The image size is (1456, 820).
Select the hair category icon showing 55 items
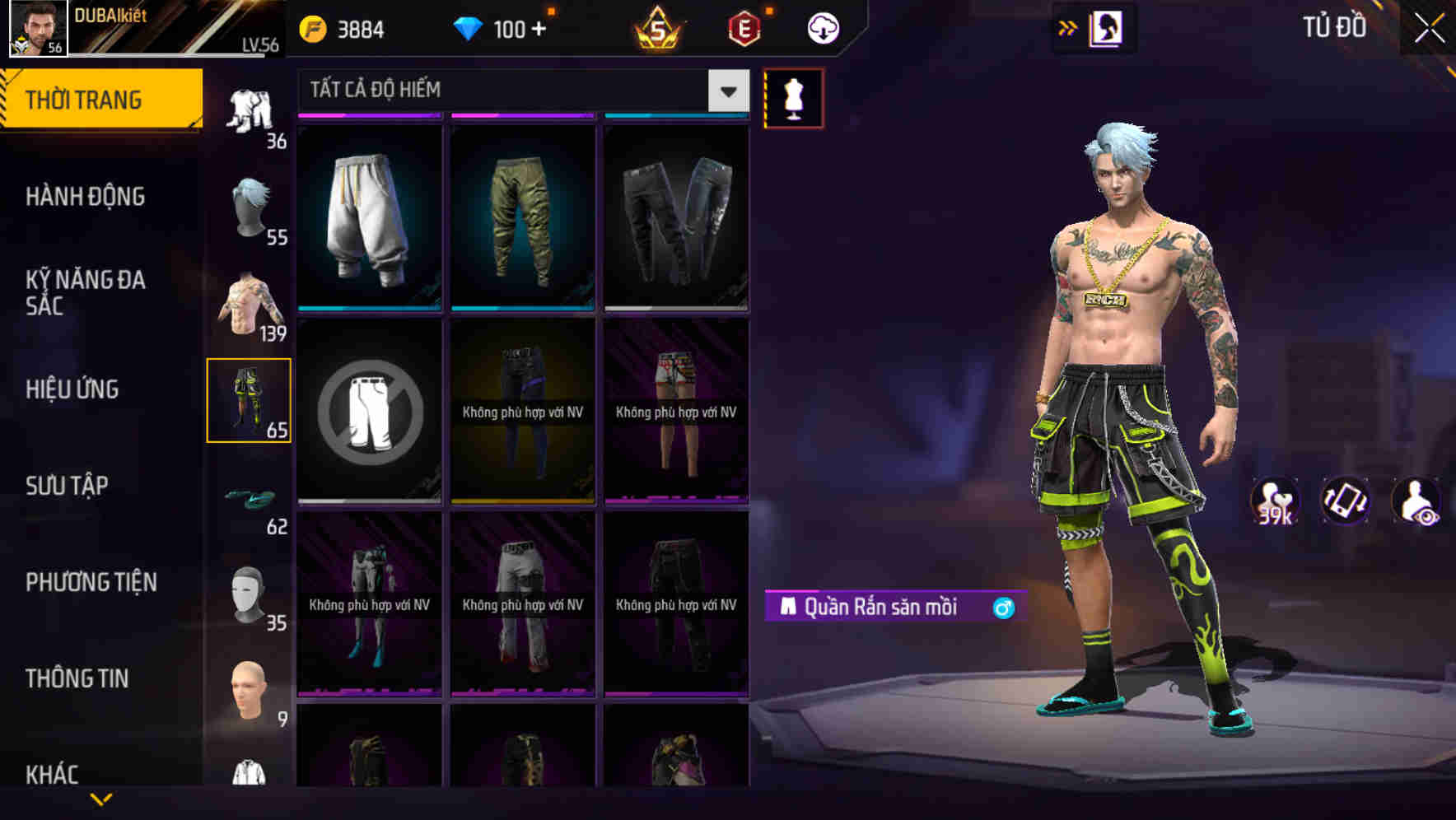[251, 206]
